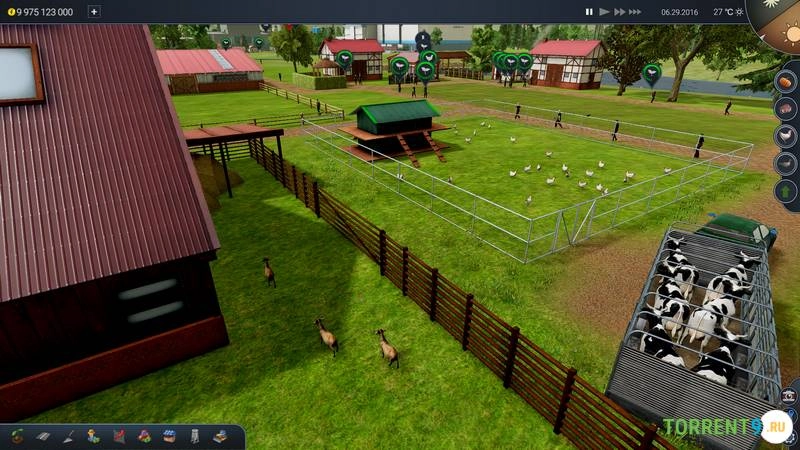Open the workers management icon
Image resolution: width=800 pixels, height=450 pixels.
point(93,436)
